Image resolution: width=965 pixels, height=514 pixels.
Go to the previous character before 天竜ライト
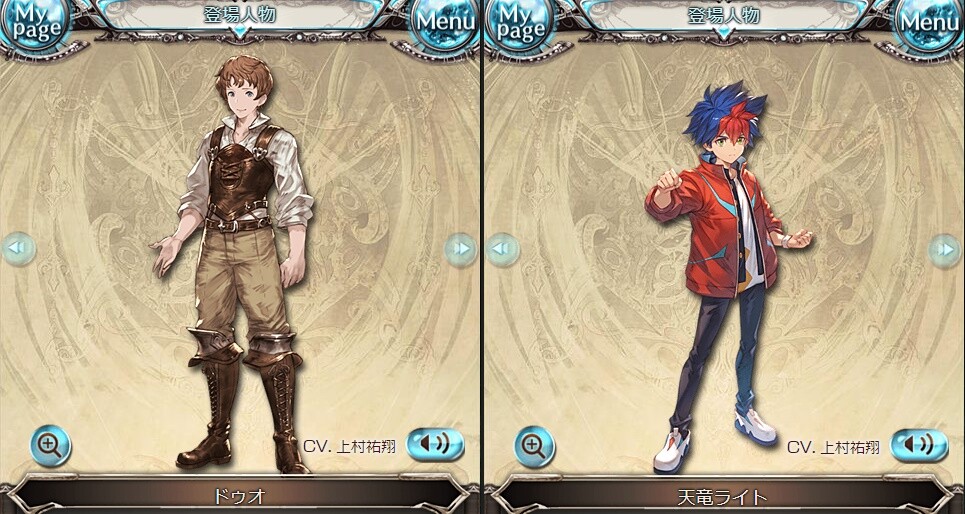(x=502, y=248)
